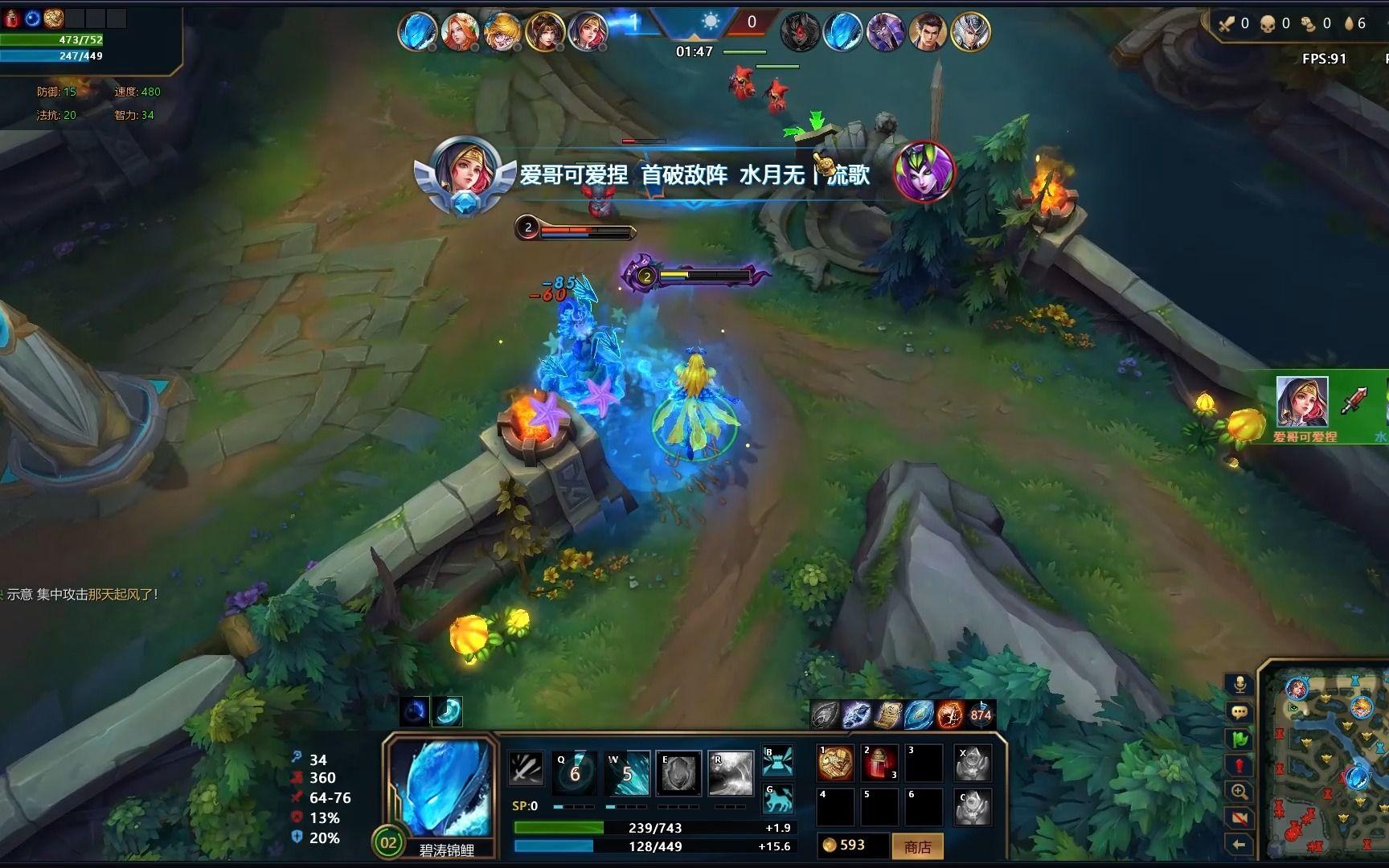Click the X ward trinket slot
The width and height of the screenshot is (1389, 868).
point(972,763)
